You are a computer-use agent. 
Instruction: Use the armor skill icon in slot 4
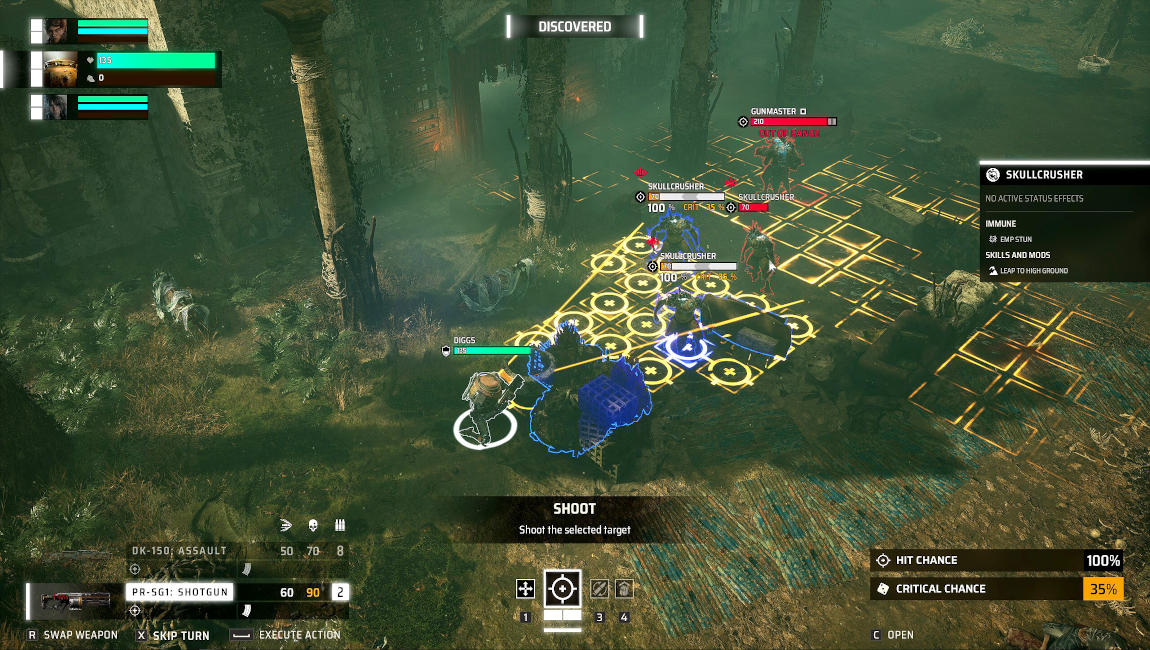pyautogui.click(x=624, y=589)
